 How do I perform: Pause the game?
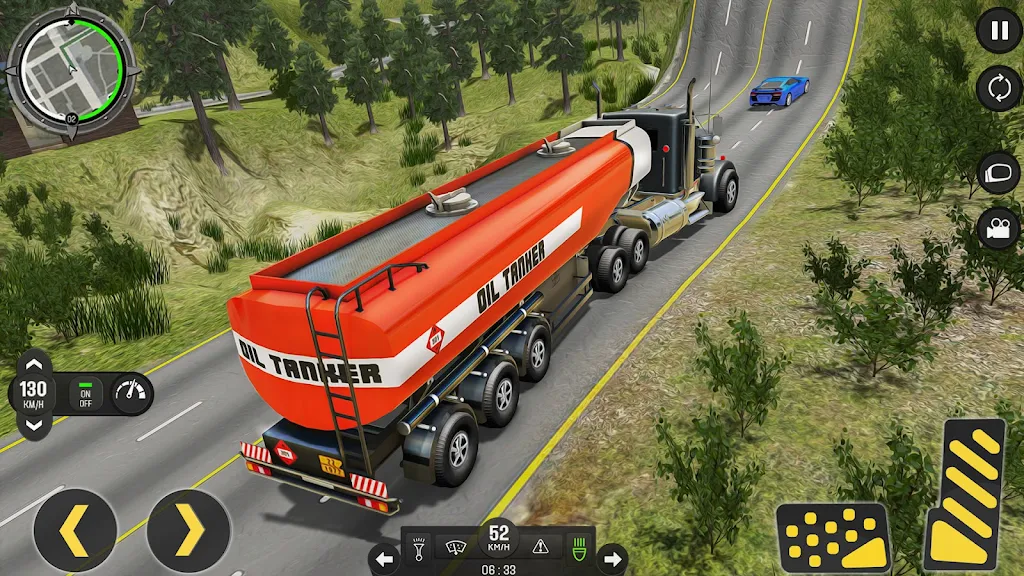(x=998, y=29)
